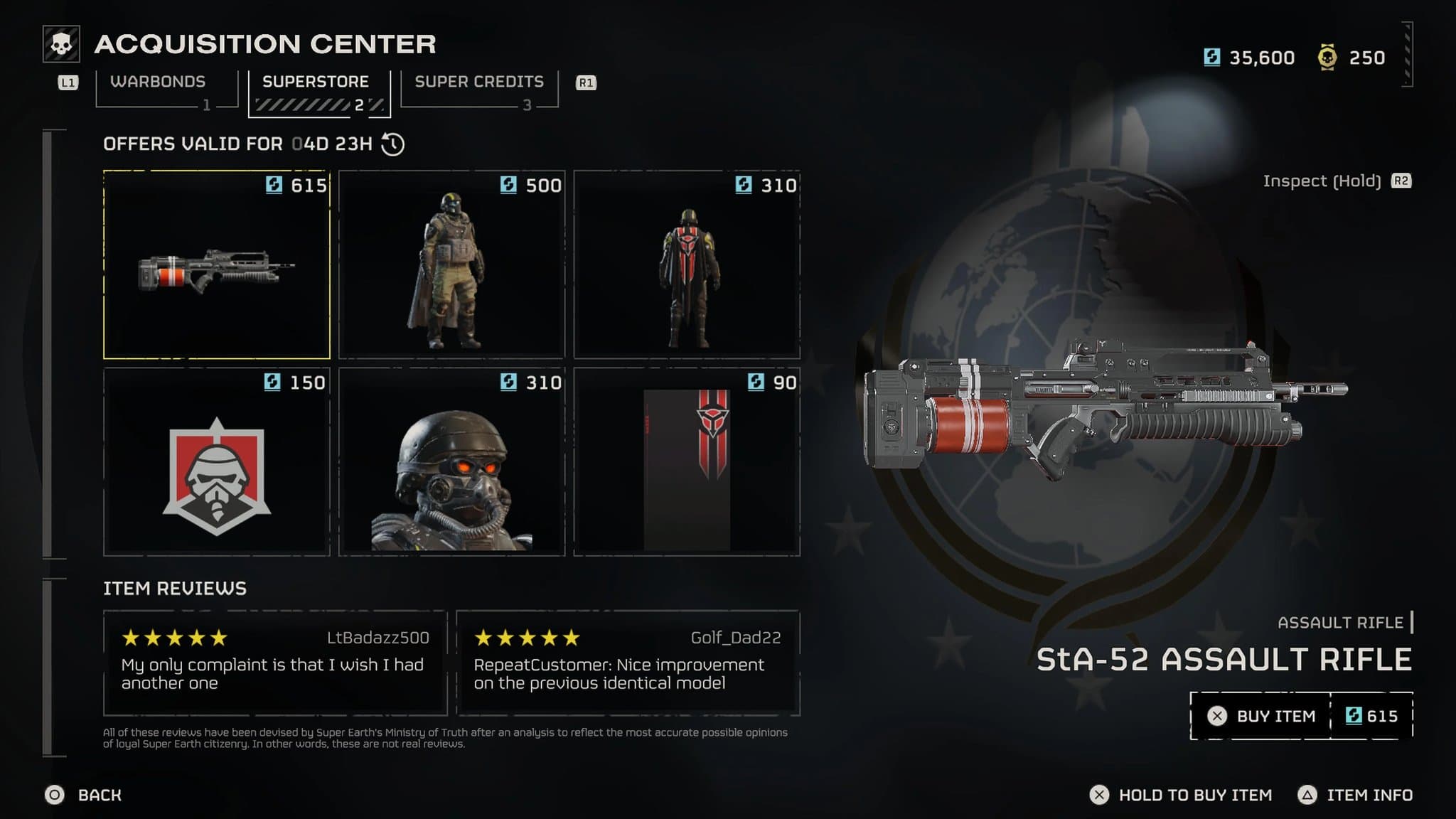Choose the 500-credit body armor offer
Screen dimensions: 1456x819
pyautogui.click(x=451, y=264)
